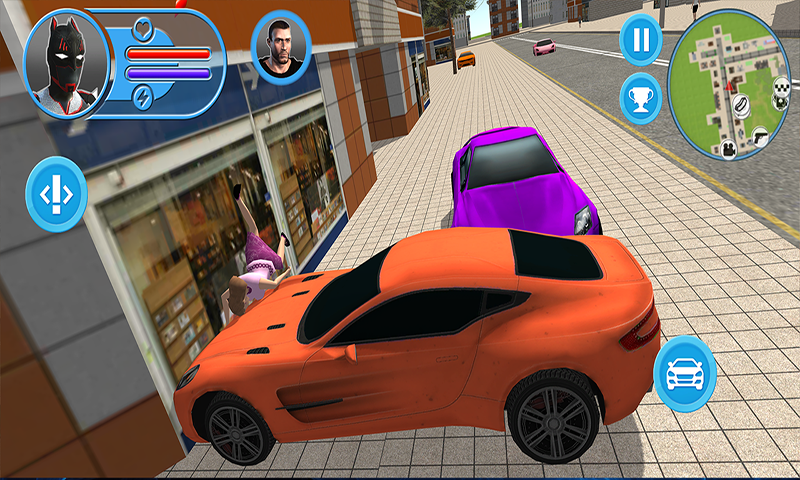Tap the car button to exit the vehicle
Screen dimensions: 800x480
[685, 372]
